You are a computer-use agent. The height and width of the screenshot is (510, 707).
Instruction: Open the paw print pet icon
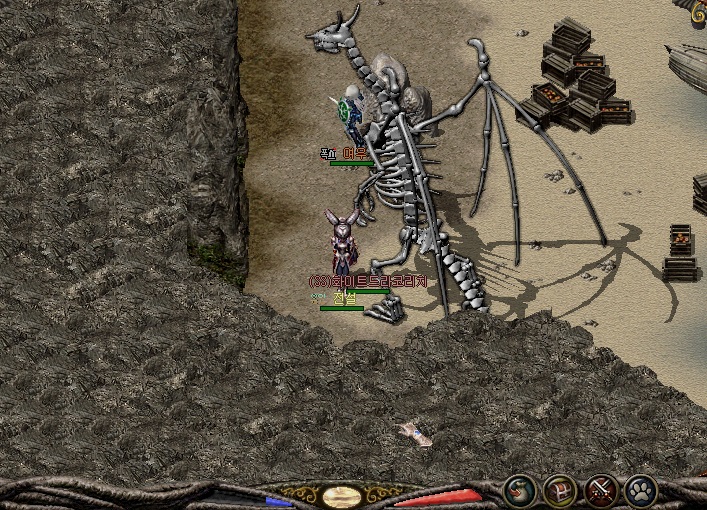(641, 490)
